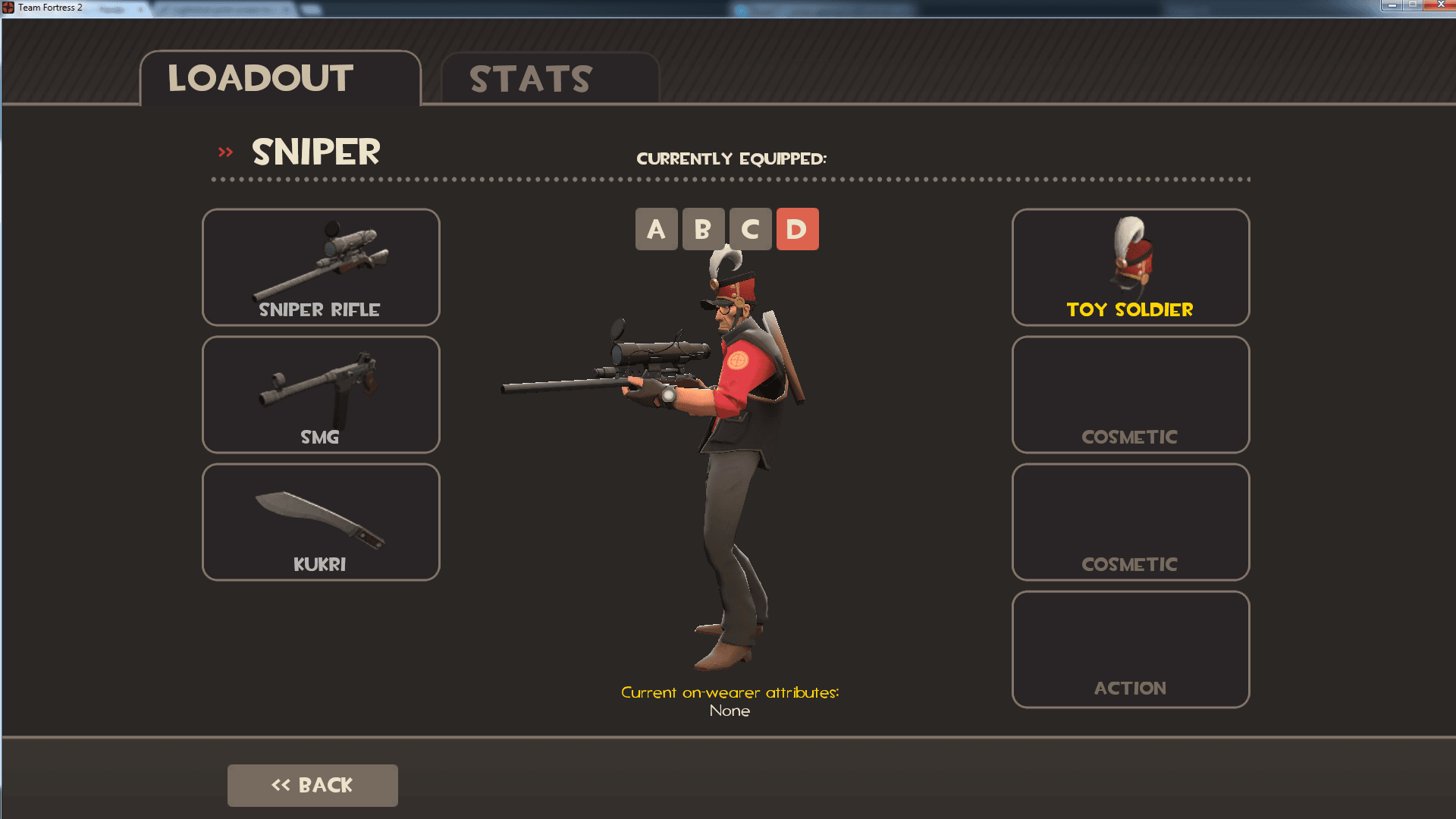Image resolution: width=1456 pixels, height=819 pixels.
Task: Select the Sniper Rifle primary weapon slot
Action: coord(320,267)
